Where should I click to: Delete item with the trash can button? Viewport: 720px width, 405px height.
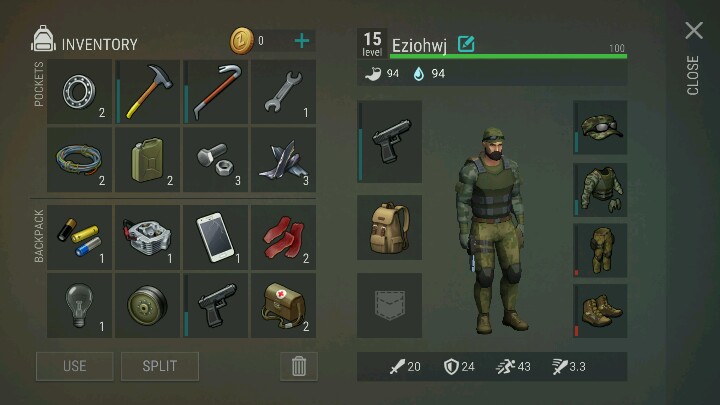click(298, 366)
